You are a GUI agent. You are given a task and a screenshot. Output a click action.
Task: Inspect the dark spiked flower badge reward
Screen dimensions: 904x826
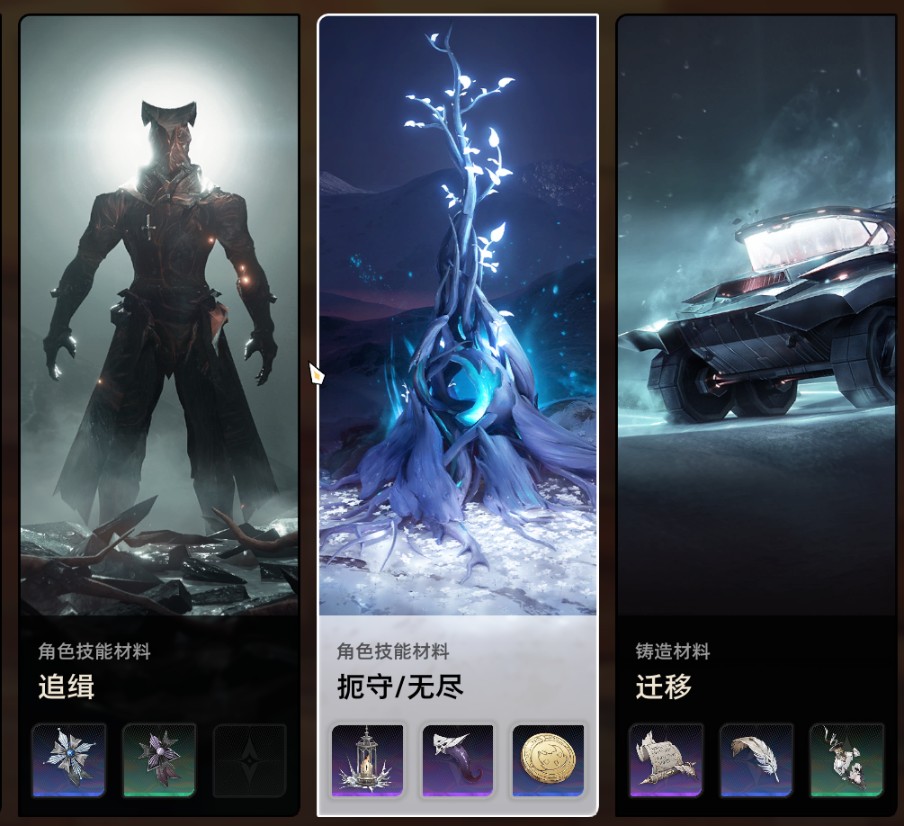pyautogui.click(x=159, y=760)
